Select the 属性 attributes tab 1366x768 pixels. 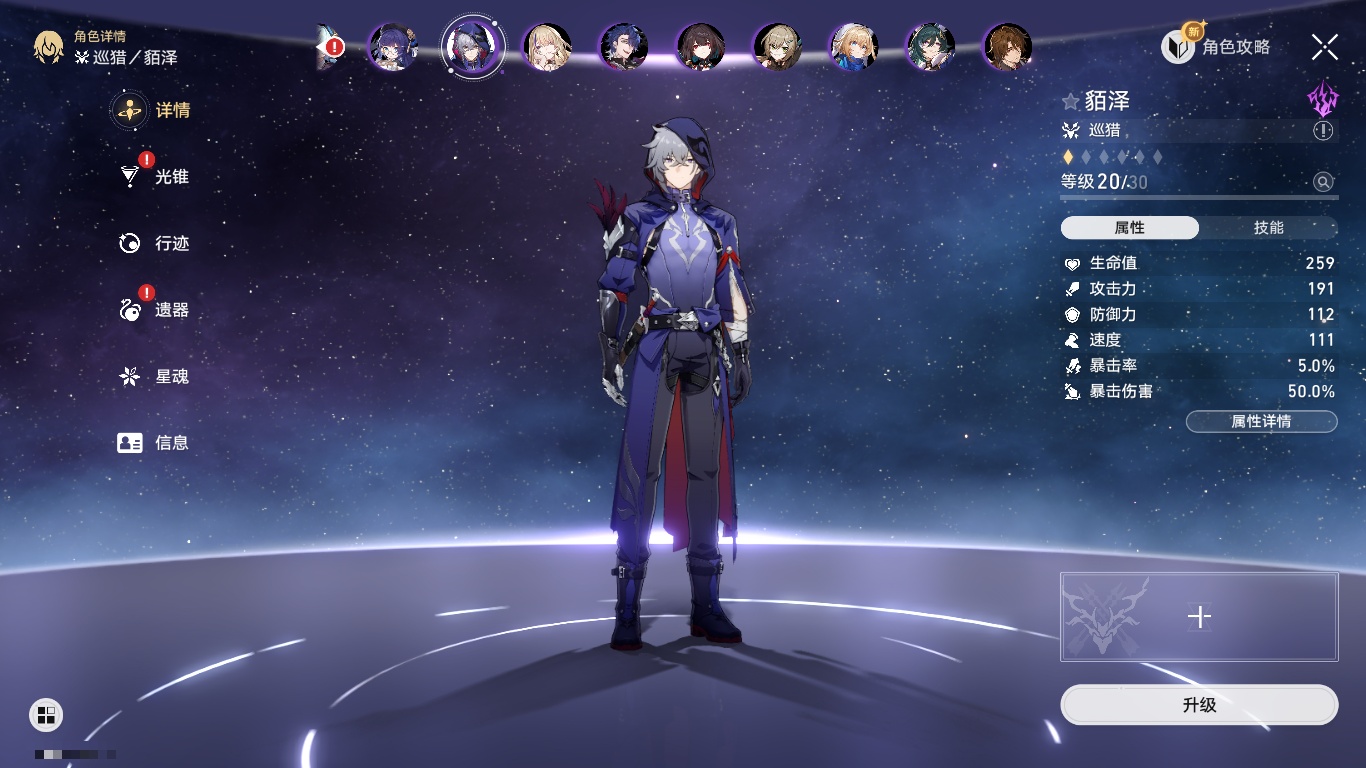[1130, 228]
